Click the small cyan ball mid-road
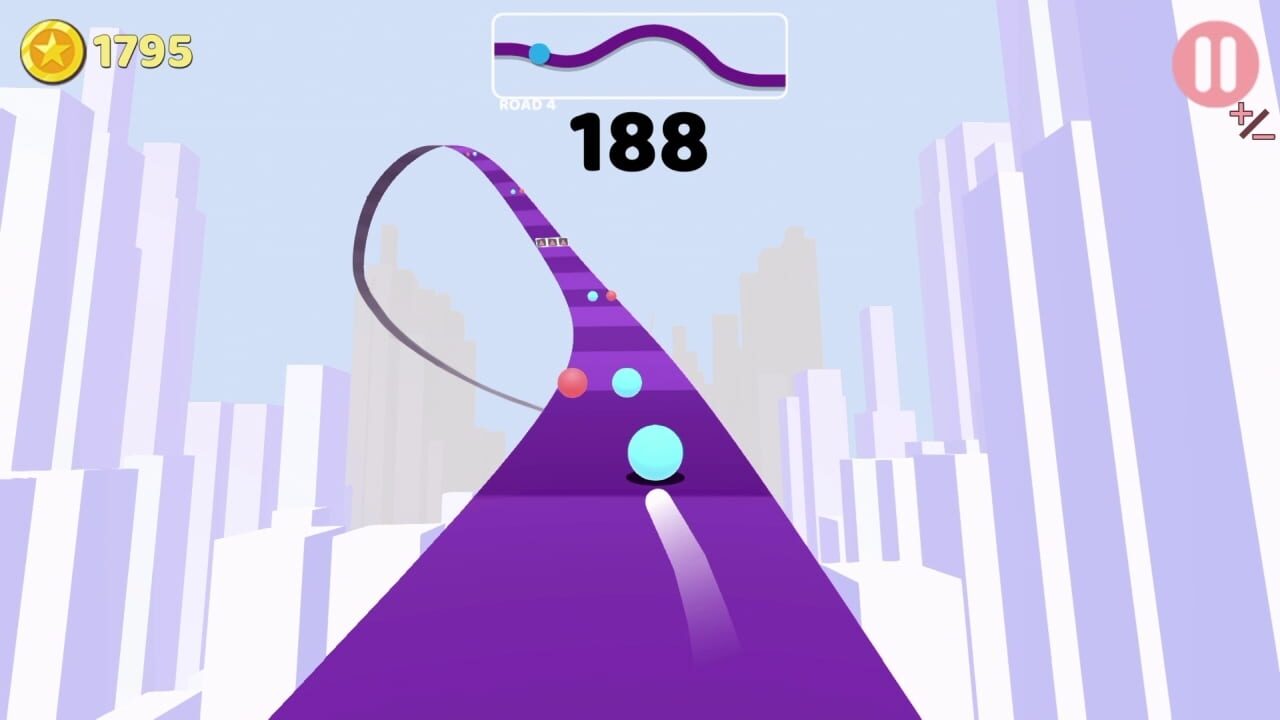Viewport: 1280px width, 720px height. [627, 382]
